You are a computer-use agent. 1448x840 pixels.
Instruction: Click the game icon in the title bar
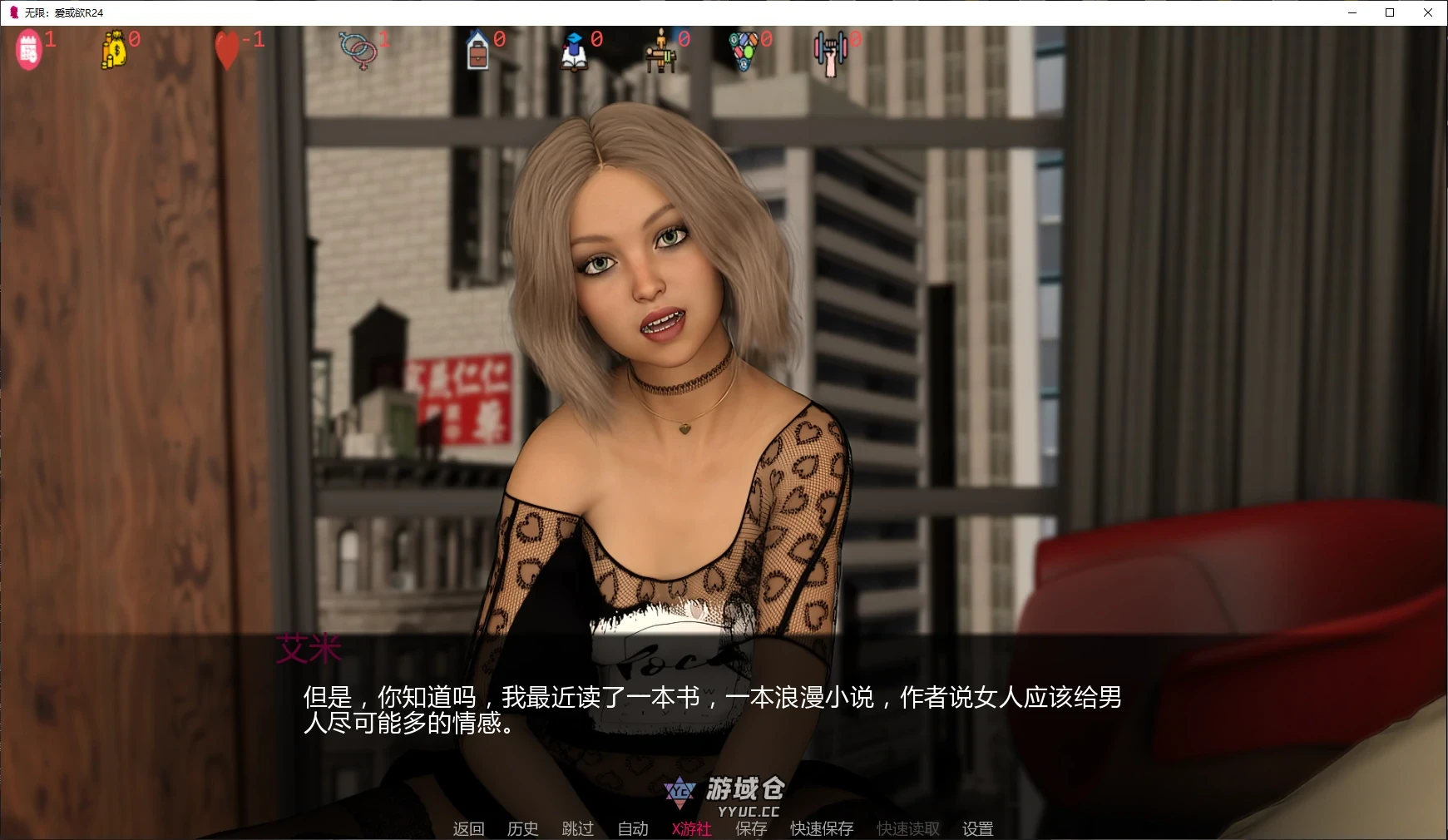click(12, 12)
